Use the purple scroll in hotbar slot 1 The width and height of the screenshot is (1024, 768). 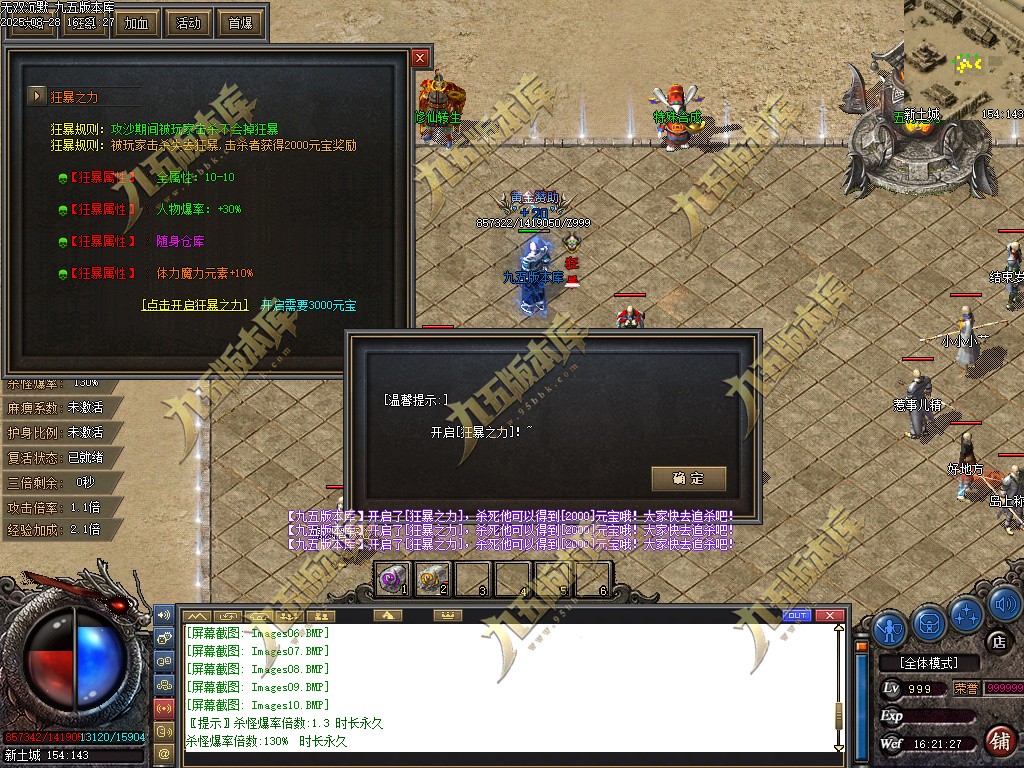(x=393, y=577)
